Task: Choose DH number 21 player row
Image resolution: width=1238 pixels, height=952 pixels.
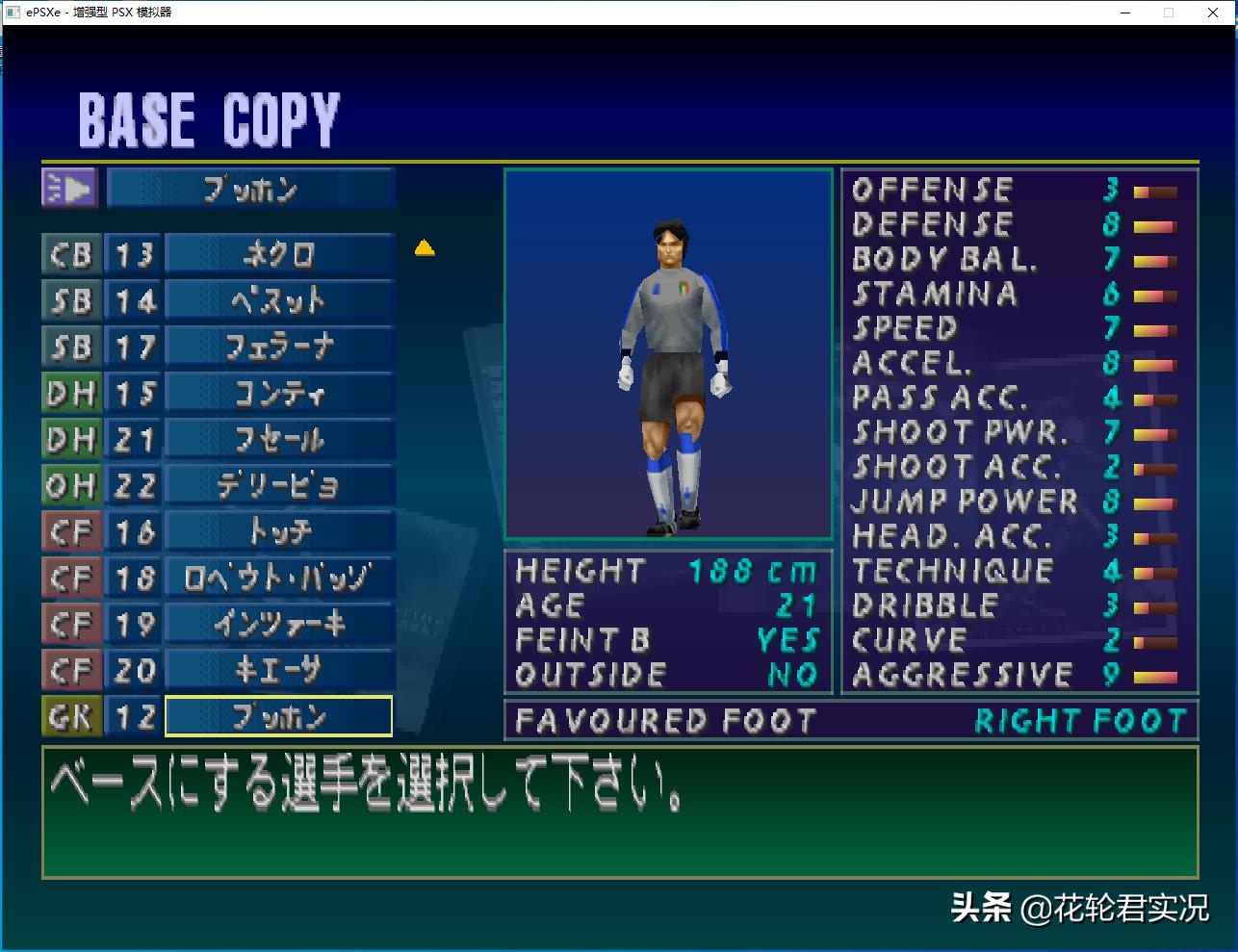Action: click(279, 440)
